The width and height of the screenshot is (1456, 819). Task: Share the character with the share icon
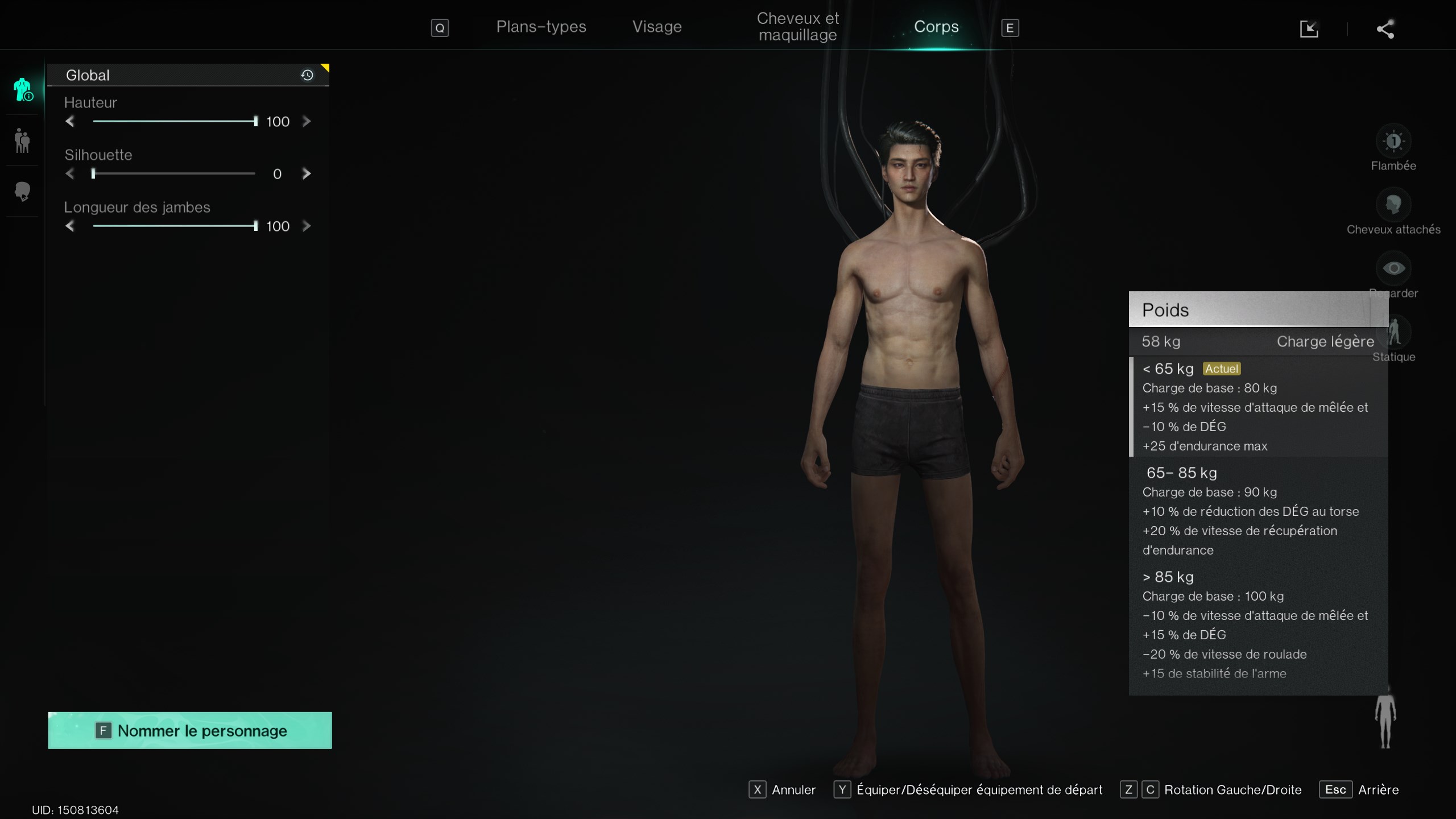pyautogui.click(x=1385, y=29)
